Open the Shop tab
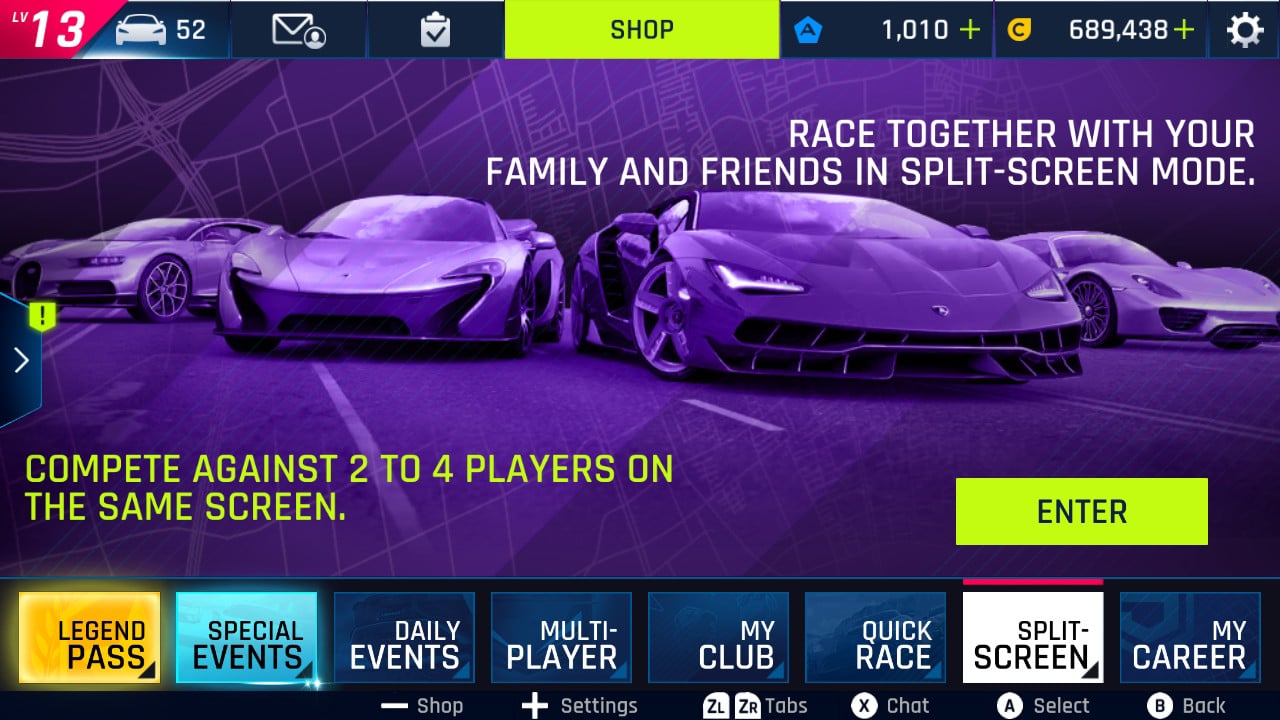The width and height of the screenshot is (1280, 720). tap(641, 29)
